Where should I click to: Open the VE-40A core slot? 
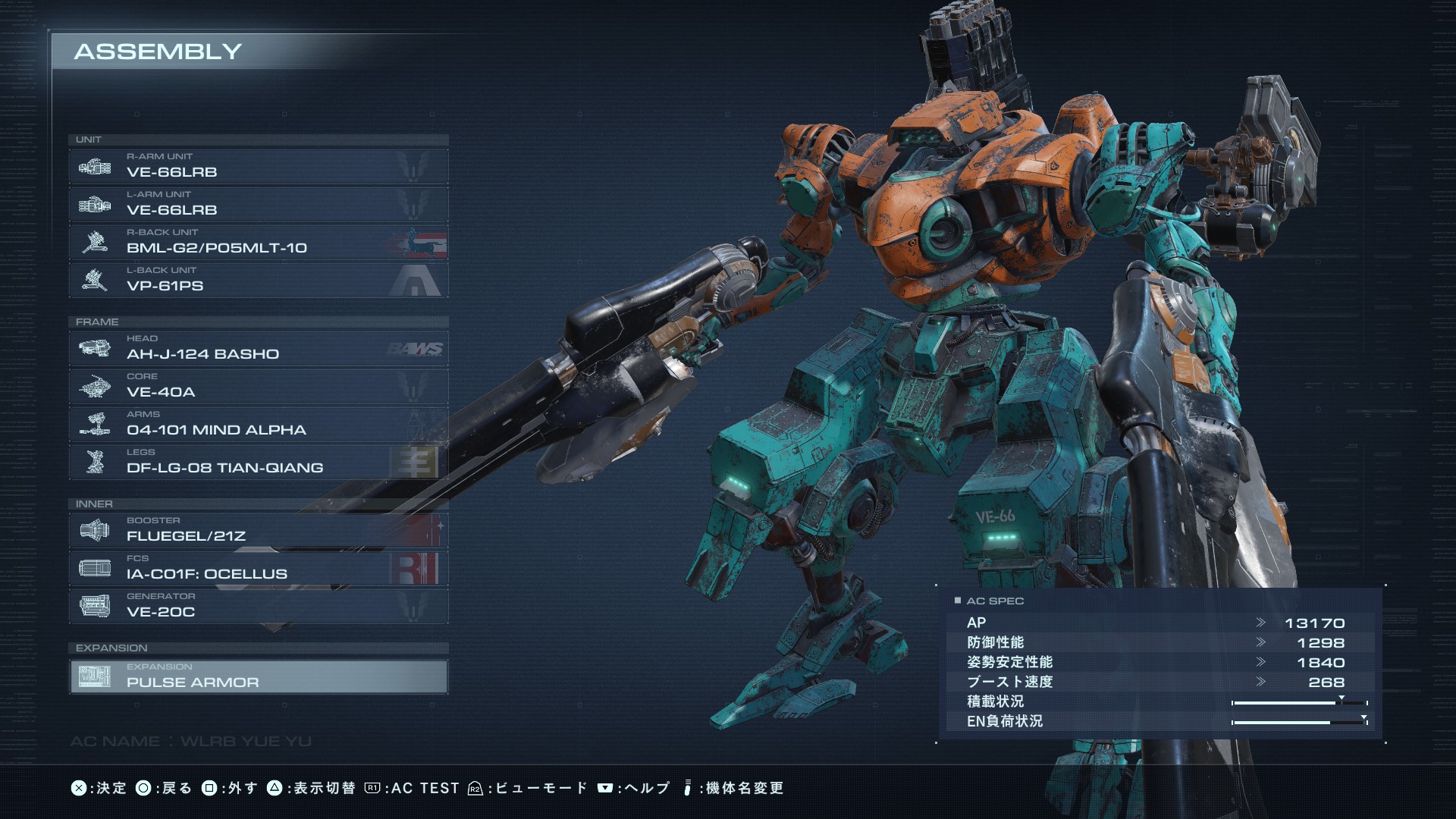click(258, 386)
